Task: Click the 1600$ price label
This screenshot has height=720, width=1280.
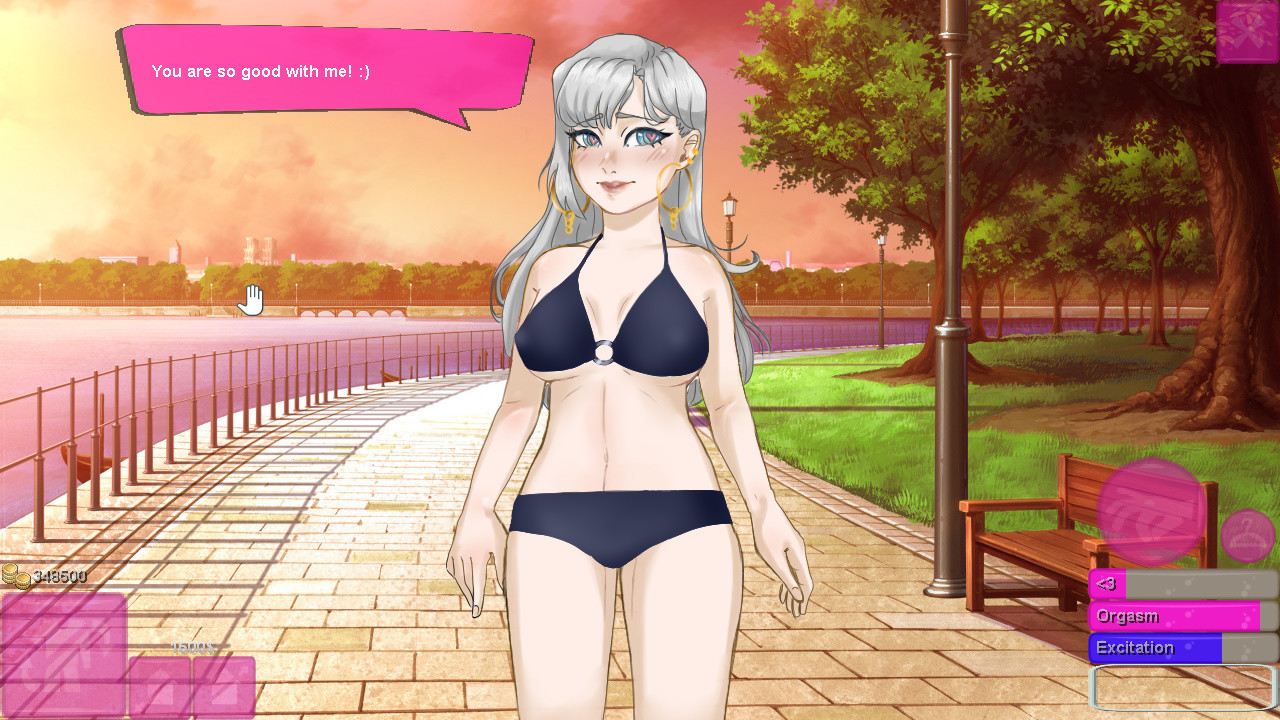Action: coord(192,647)
